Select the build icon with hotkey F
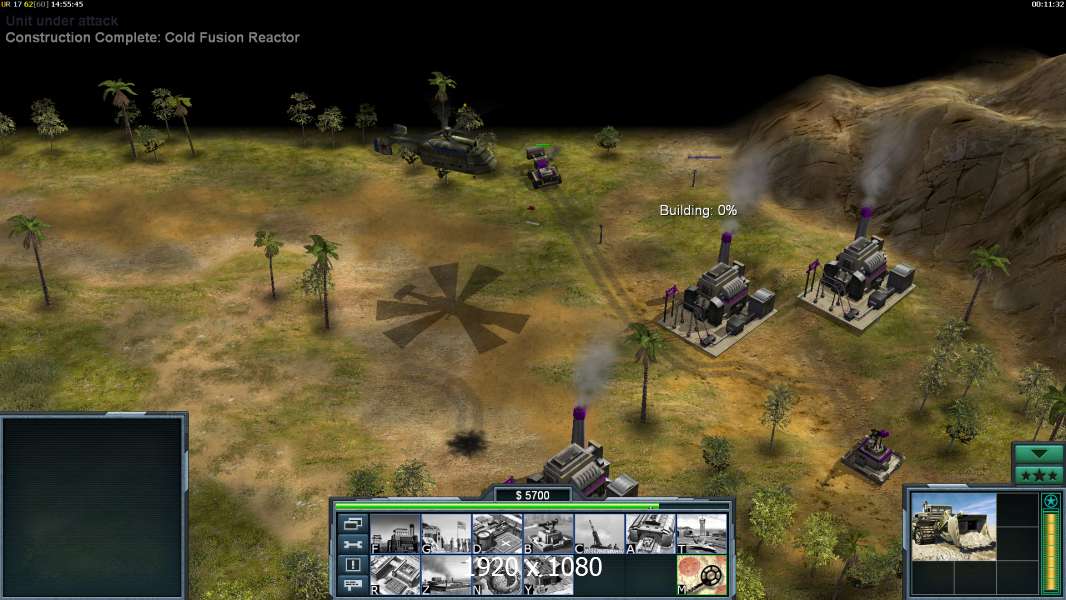The width and height of the screenshot is (1066, 600). click(x=394, y=533)
